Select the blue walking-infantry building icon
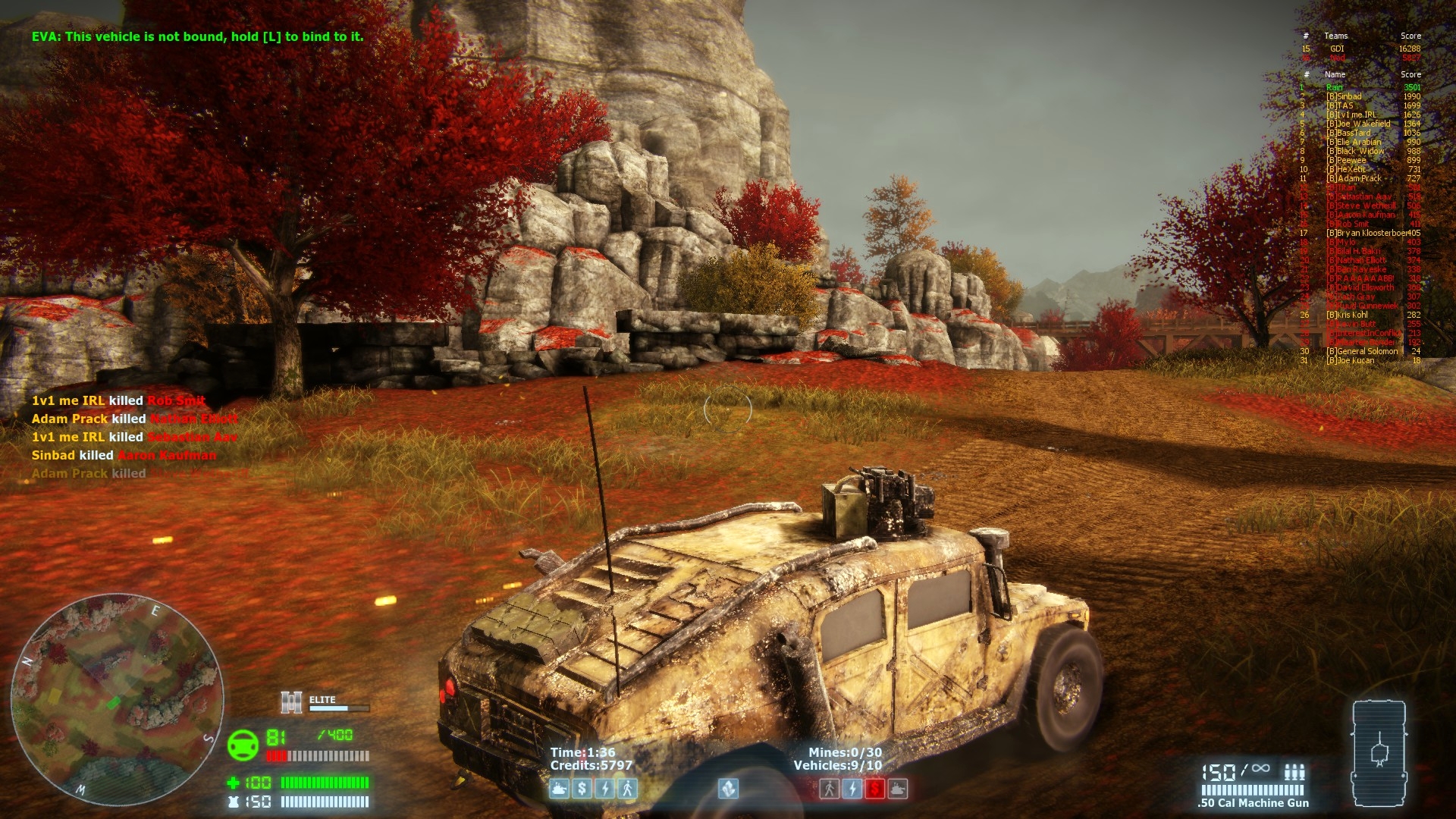Viewport: 1456px width, 819px height. coord(627,789)
